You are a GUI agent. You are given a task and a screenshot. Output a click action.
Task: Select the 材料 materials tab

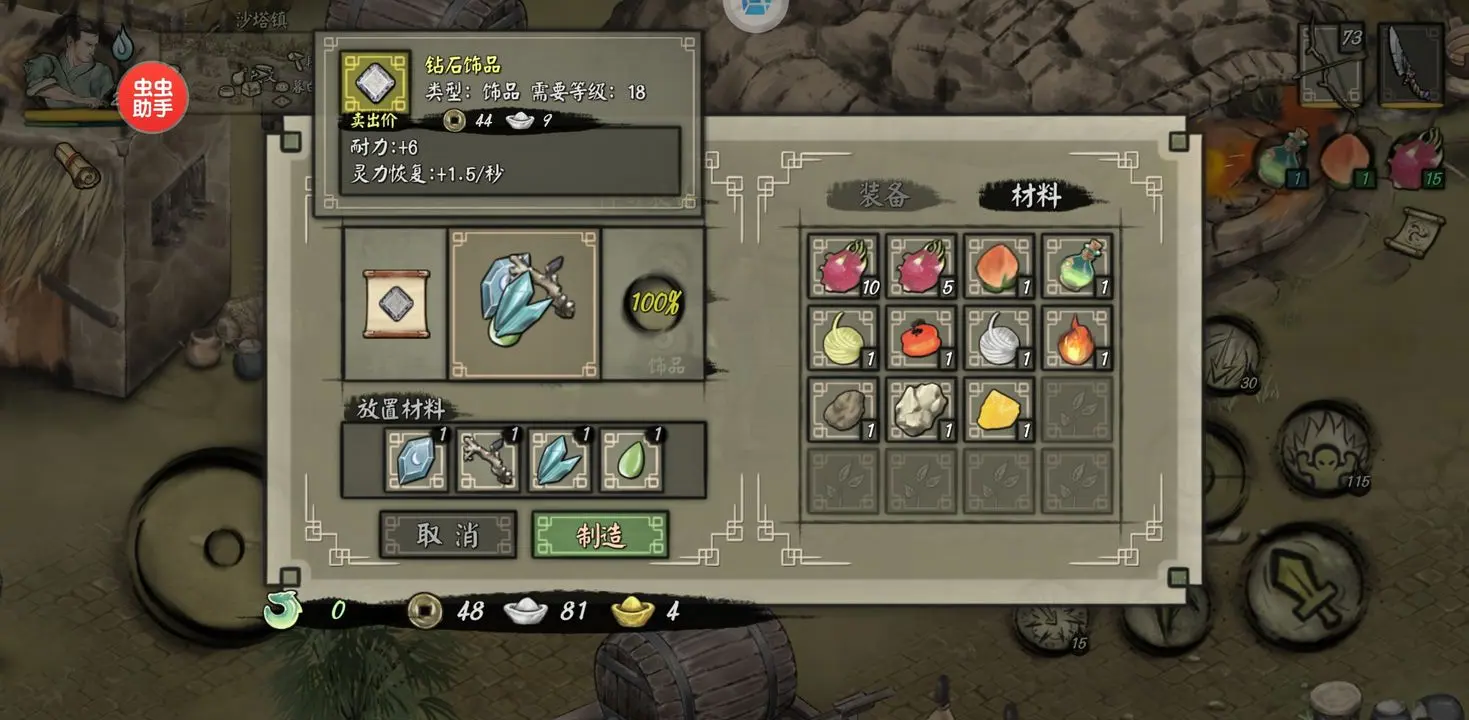coord(1035,196)
